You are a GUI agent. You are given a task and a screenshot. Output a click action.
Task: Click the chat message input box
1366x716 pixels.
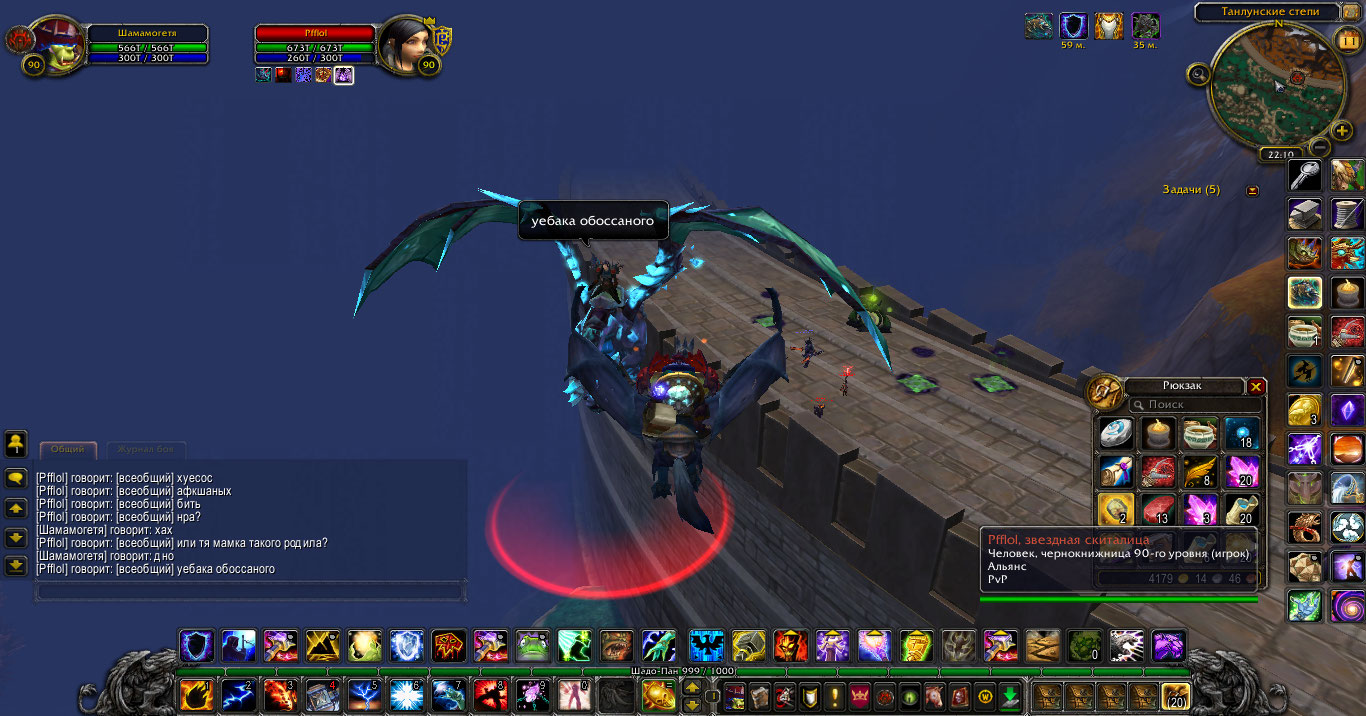click(250, 591)
